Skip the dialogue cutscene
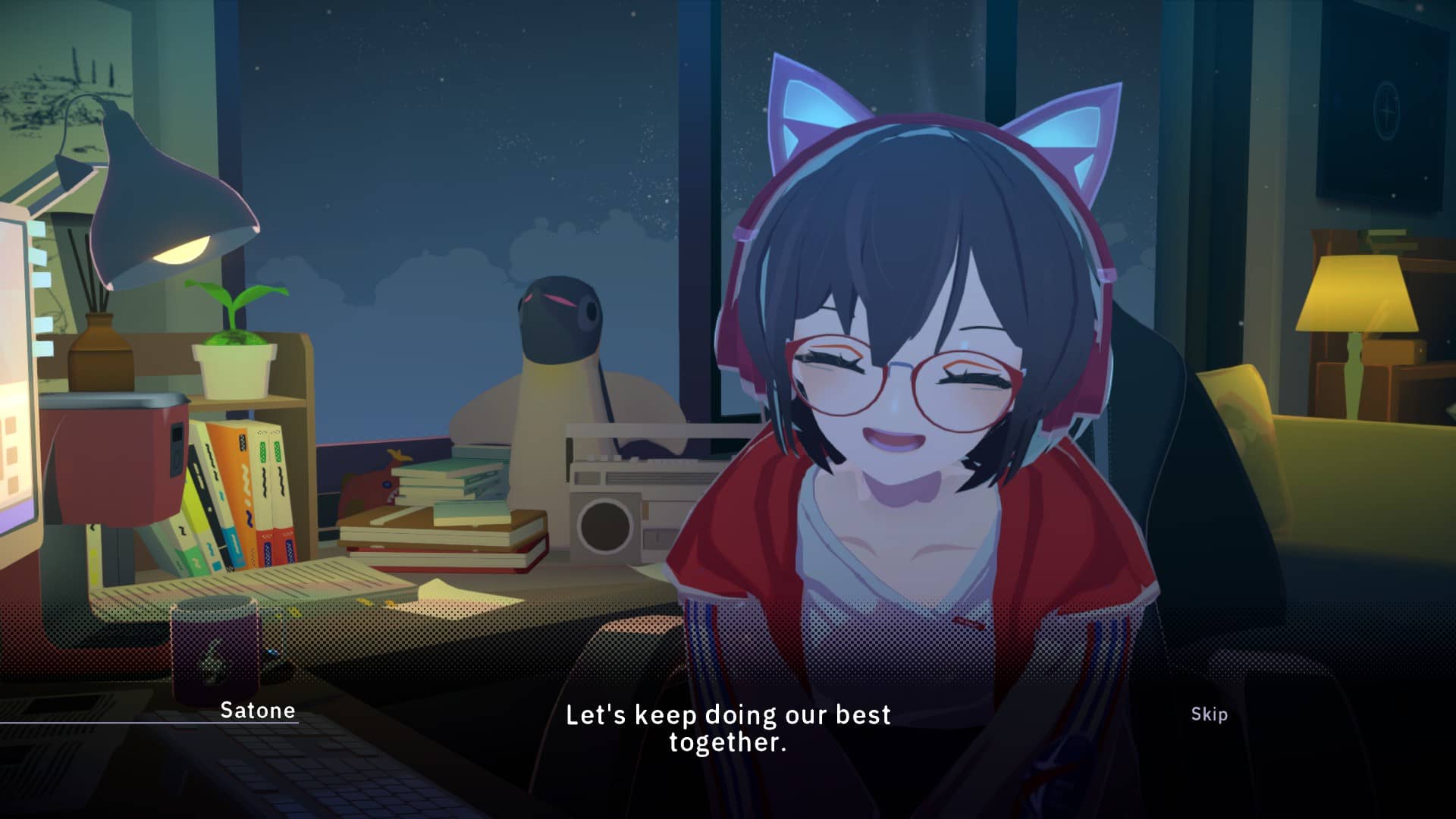The width and height of the screenshot is (1456, 819). 1209,714
